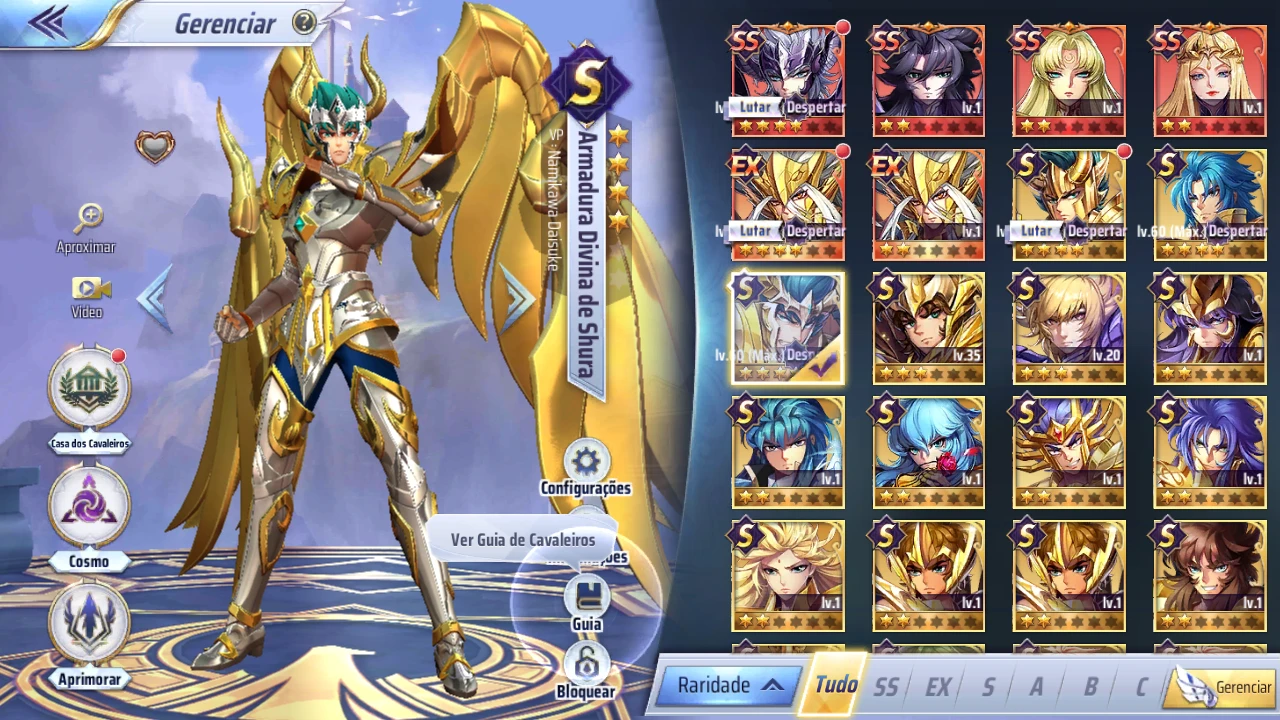Switch to the SS rarity tab

click(x=886, y=687)
